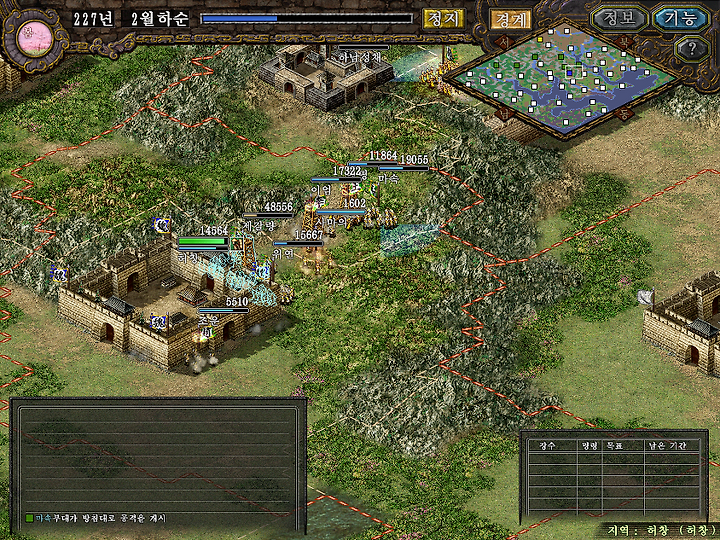Open the 경계 borders view button
Image resolution: width=720 pixels, height=540 pixels.
pos(510,19)
